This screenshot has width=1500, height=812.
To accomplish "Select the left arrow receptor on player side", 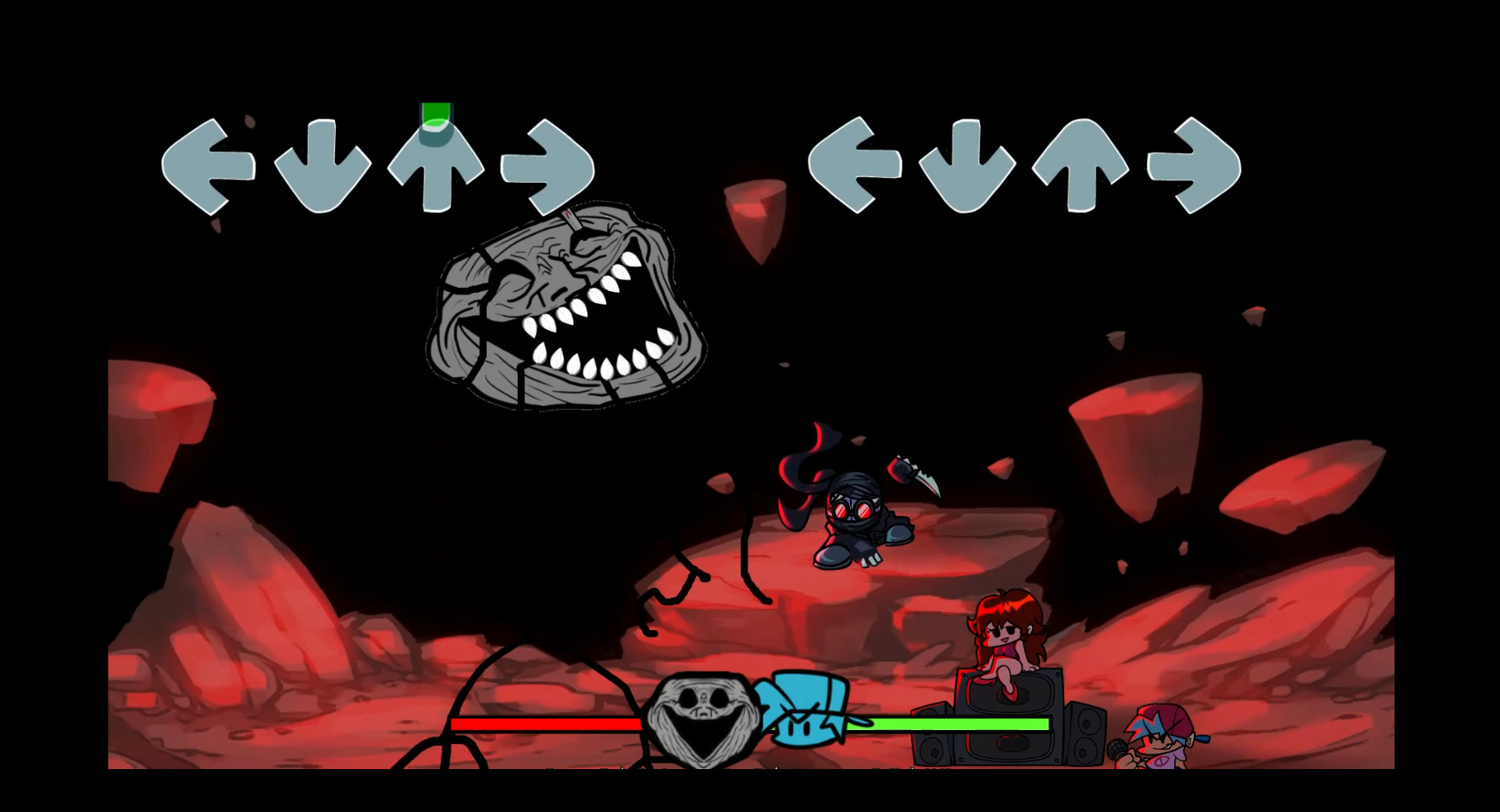I will coord(854,164).
